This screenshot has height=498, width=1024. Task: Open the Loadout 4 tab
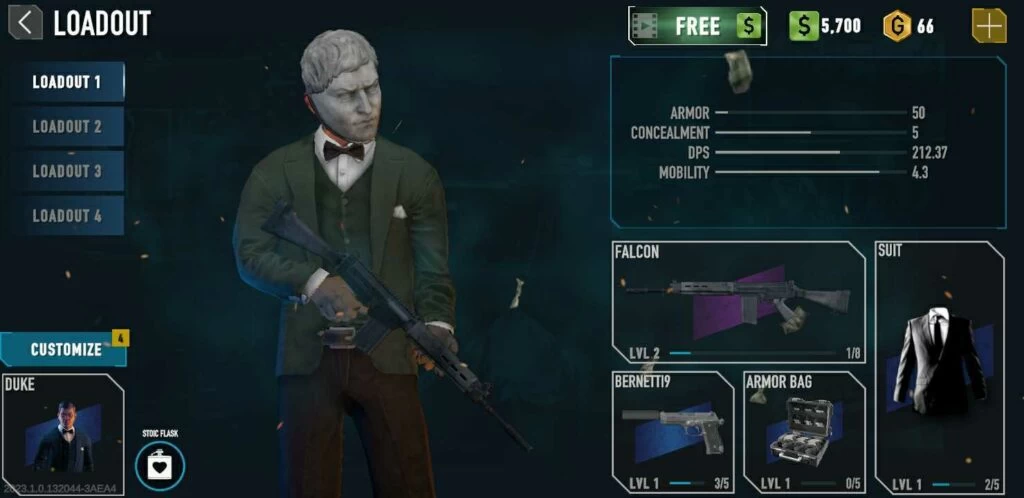point(67,216)
